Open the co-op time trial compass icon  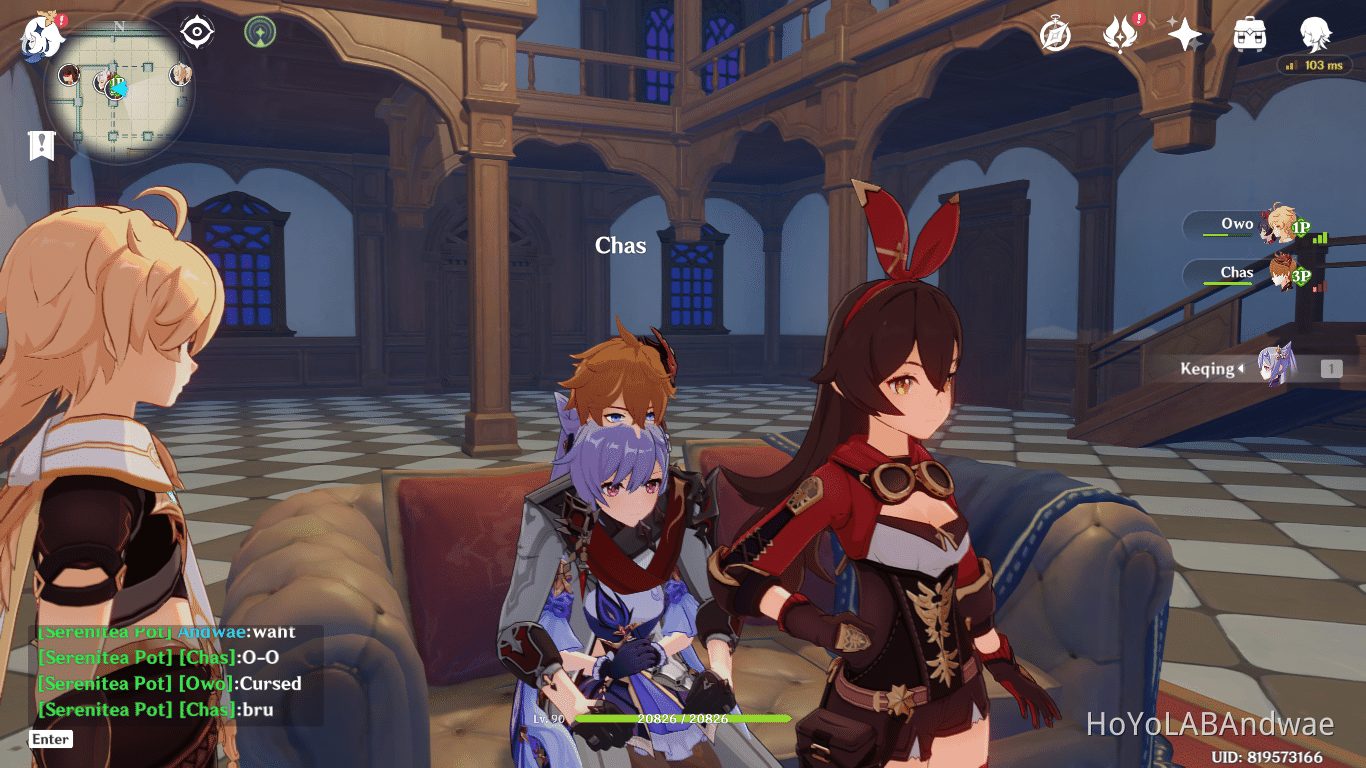coord(1053,33)
